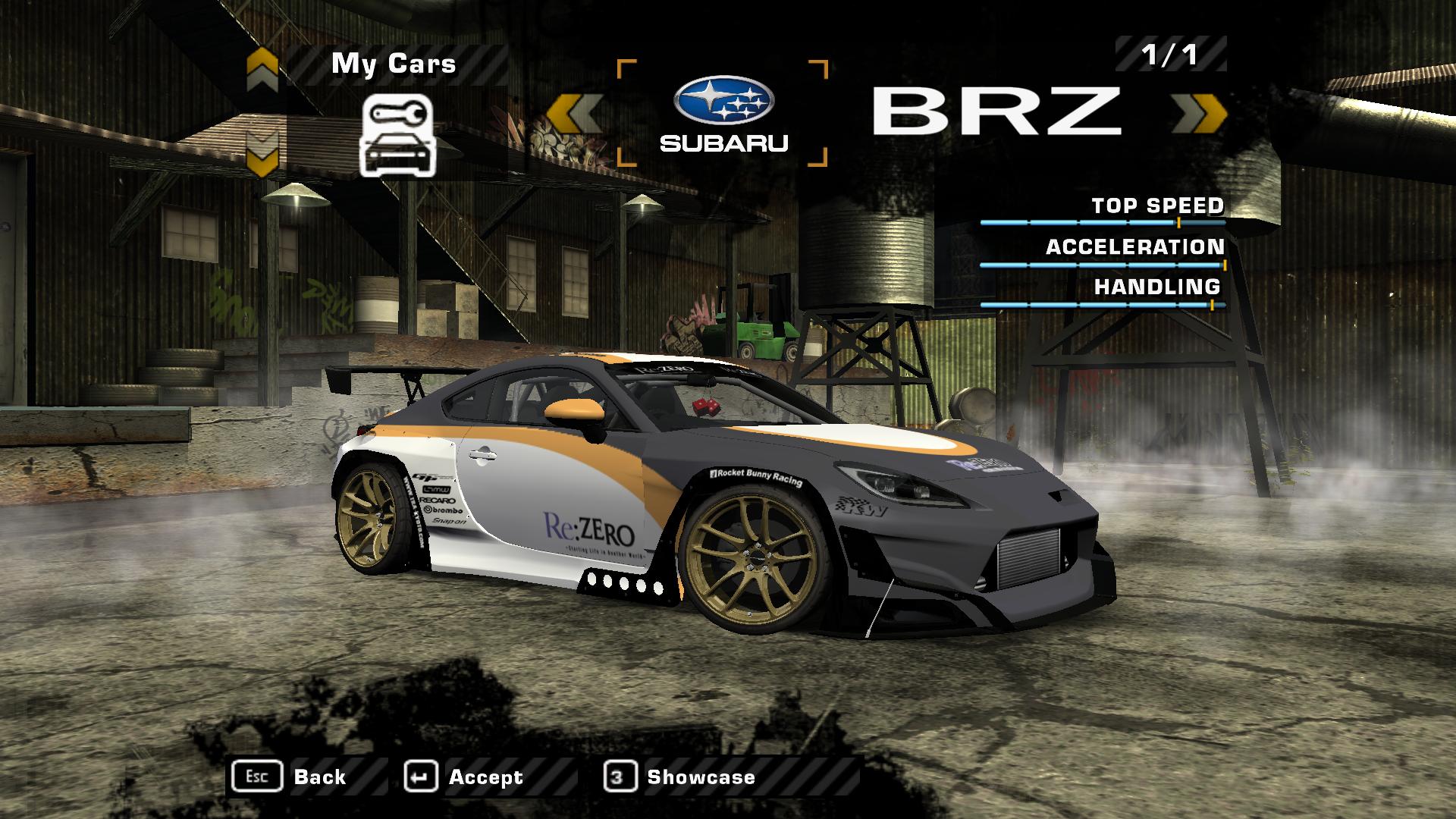Select the My Cars menu header
The width and height of the screenshot is (1456, 819).
391,64
